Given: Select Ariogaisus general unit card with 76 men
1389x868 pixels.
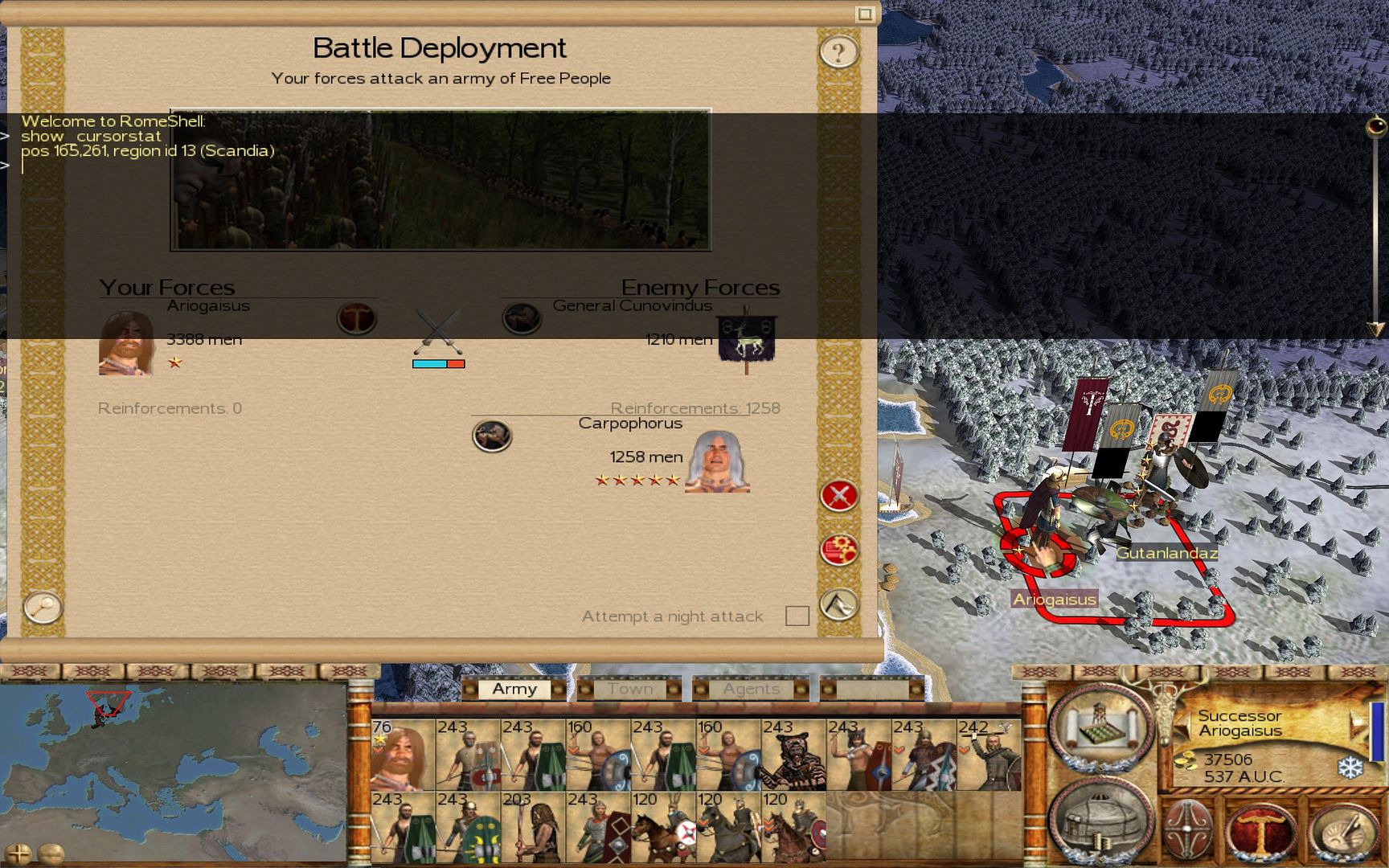Looking at the screenshot, I should pyautogui.click(x=403, y=755).
